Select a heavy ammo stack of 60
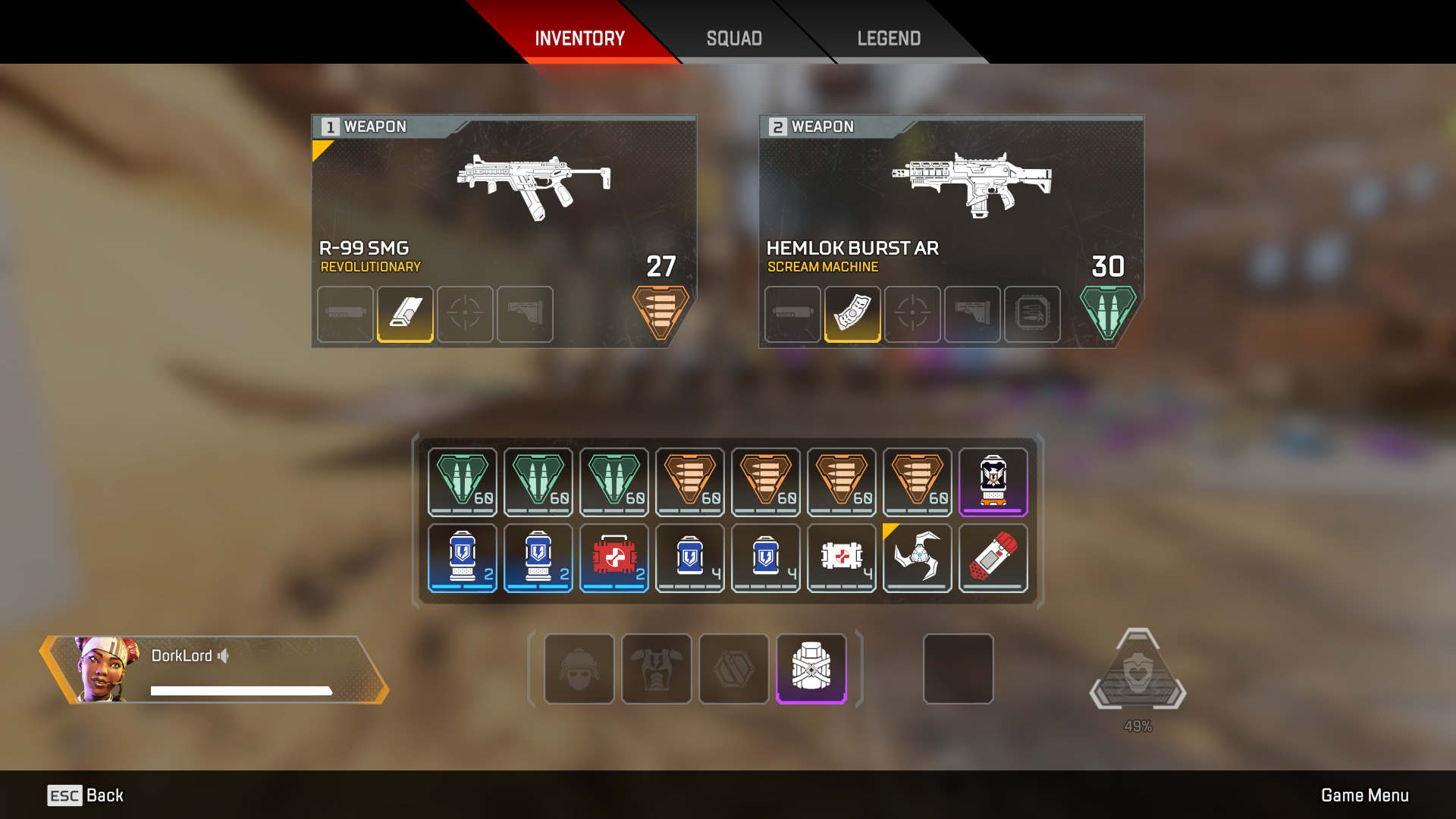Screen dimensions: 1456x819 pos(765,482)
